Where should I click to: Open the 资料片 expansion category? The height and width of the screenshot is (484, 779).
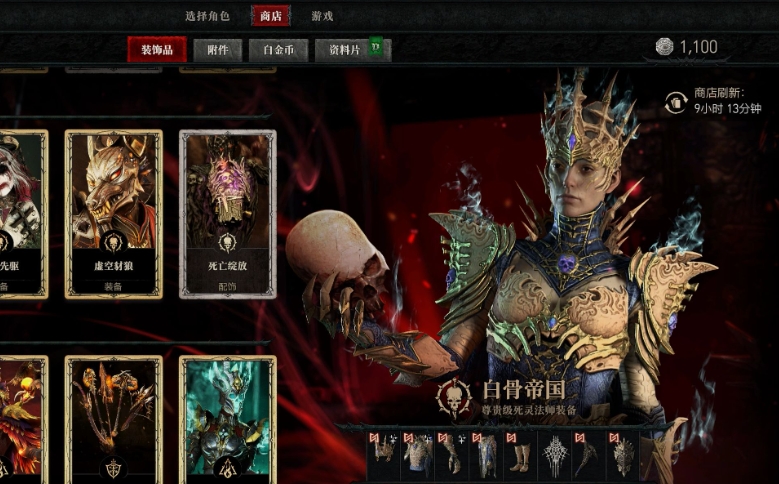point(345,49)
